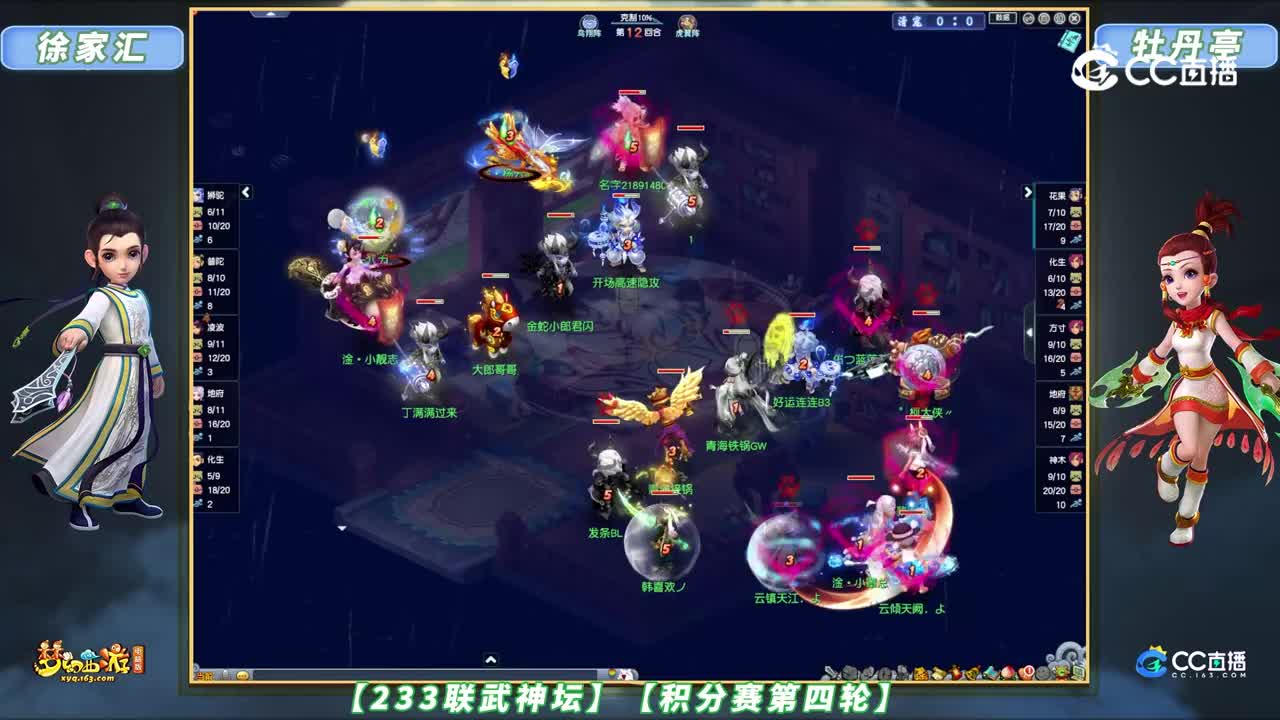1280x720 pixels.
Task: Collapse the left team panel with its arrow
Action: [x=245, y=193]
